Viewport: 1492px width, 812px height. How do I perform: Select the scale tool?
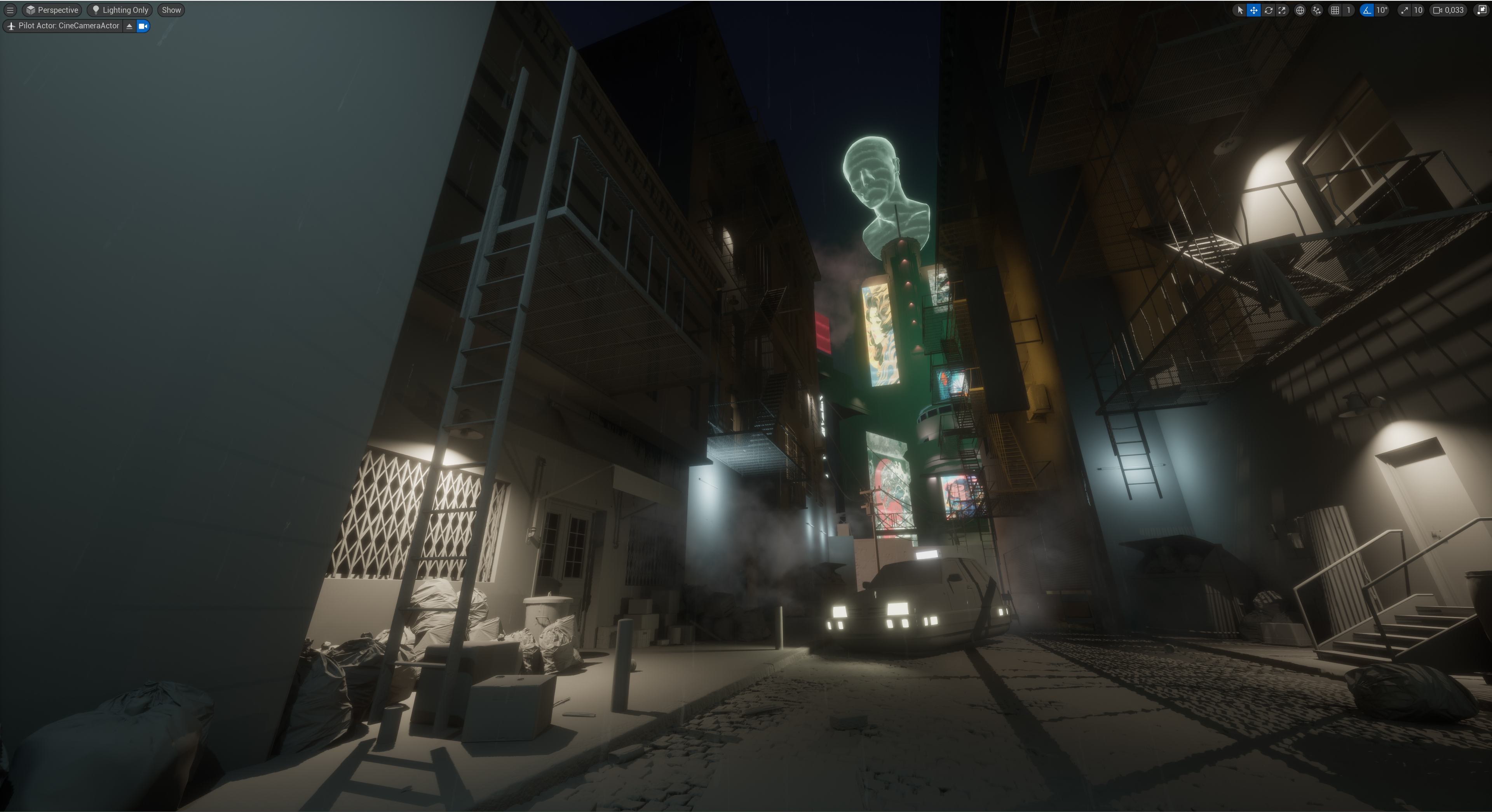coord(1282,10)
